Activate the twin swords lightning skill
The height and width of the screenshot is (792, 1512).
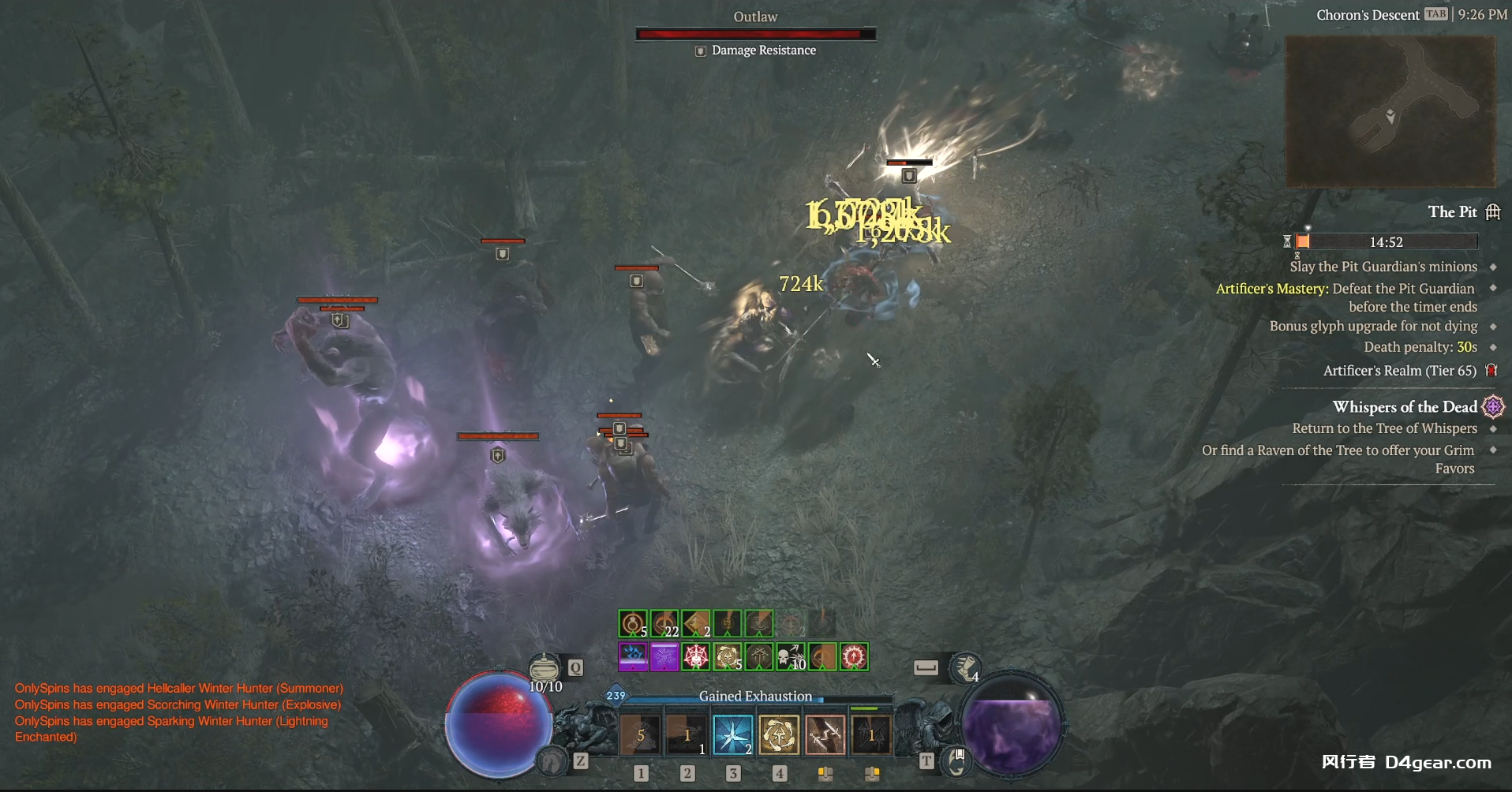[825, 734]
